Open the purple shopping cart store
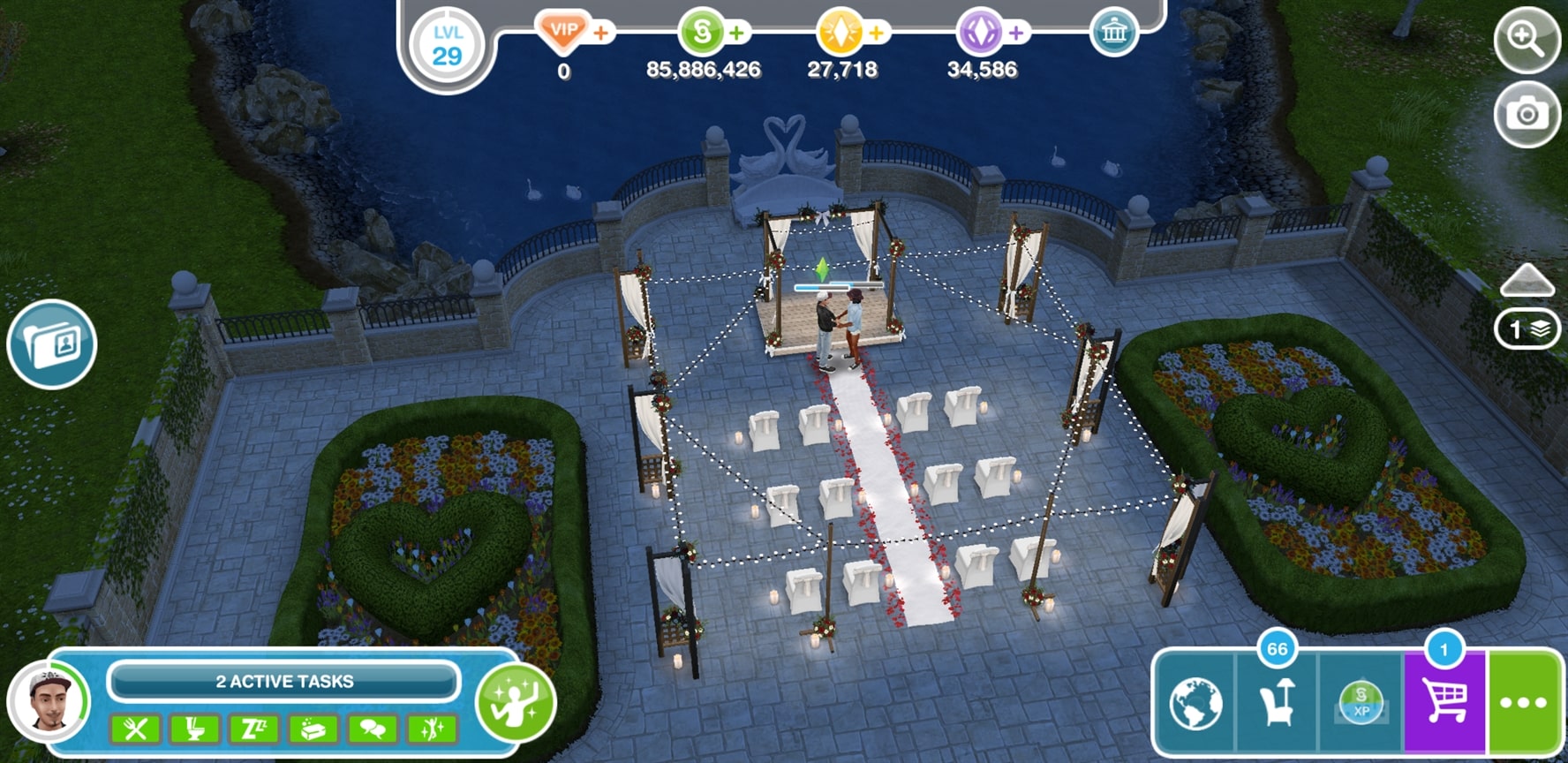This screenshot has width=1568, height=763. tap(1444, 704)
